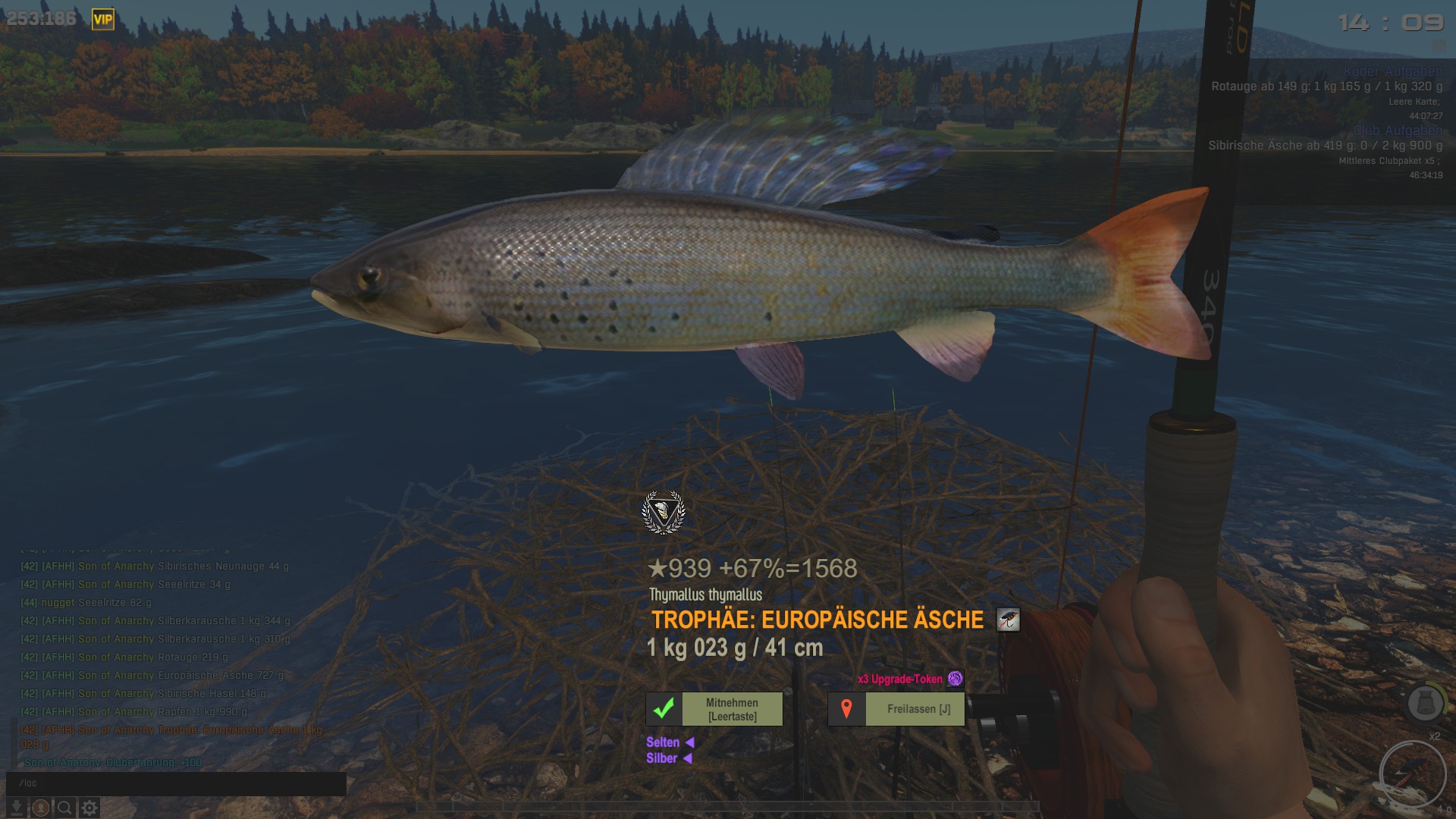Open the Club Aufgaben task tracker
The image size is (1456, 819).
pyautogui.click(x=1398, y=130)
